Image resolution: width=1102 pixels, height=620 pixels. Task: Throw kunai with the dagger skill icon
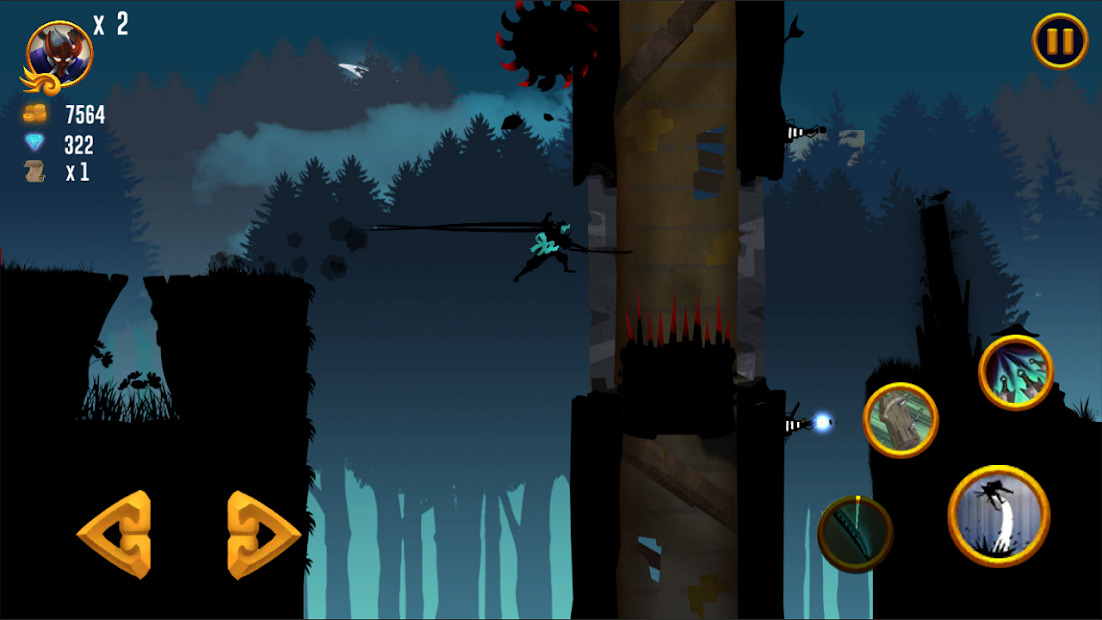coord(1015,372)
